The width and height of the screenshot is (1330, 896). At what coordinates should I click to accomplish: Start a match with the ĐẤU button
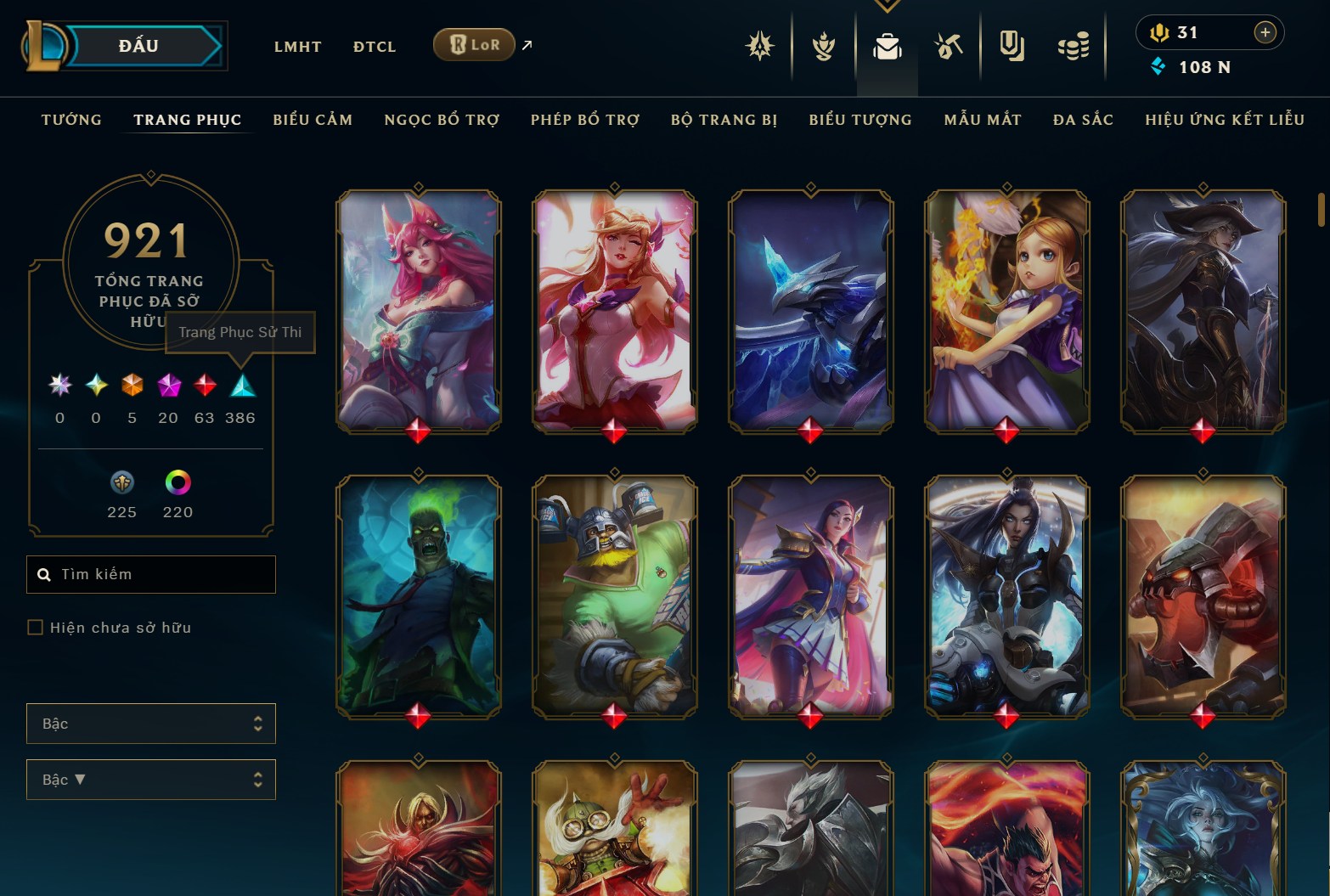pyautogui.click(x=140, y=46)
